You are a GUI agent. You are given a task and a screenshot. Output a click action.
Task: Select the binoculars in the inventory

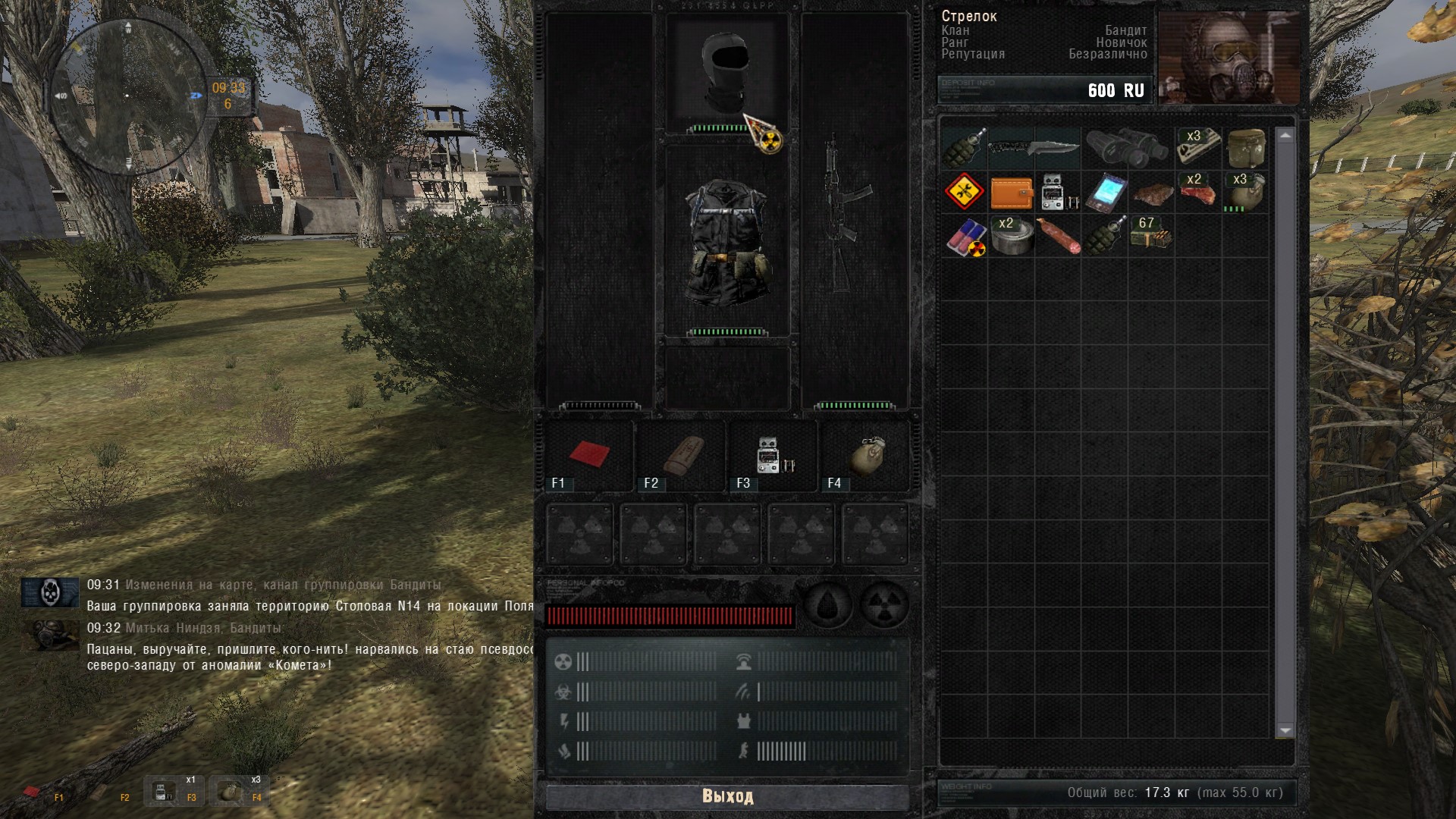click(x=1127, y=147)
